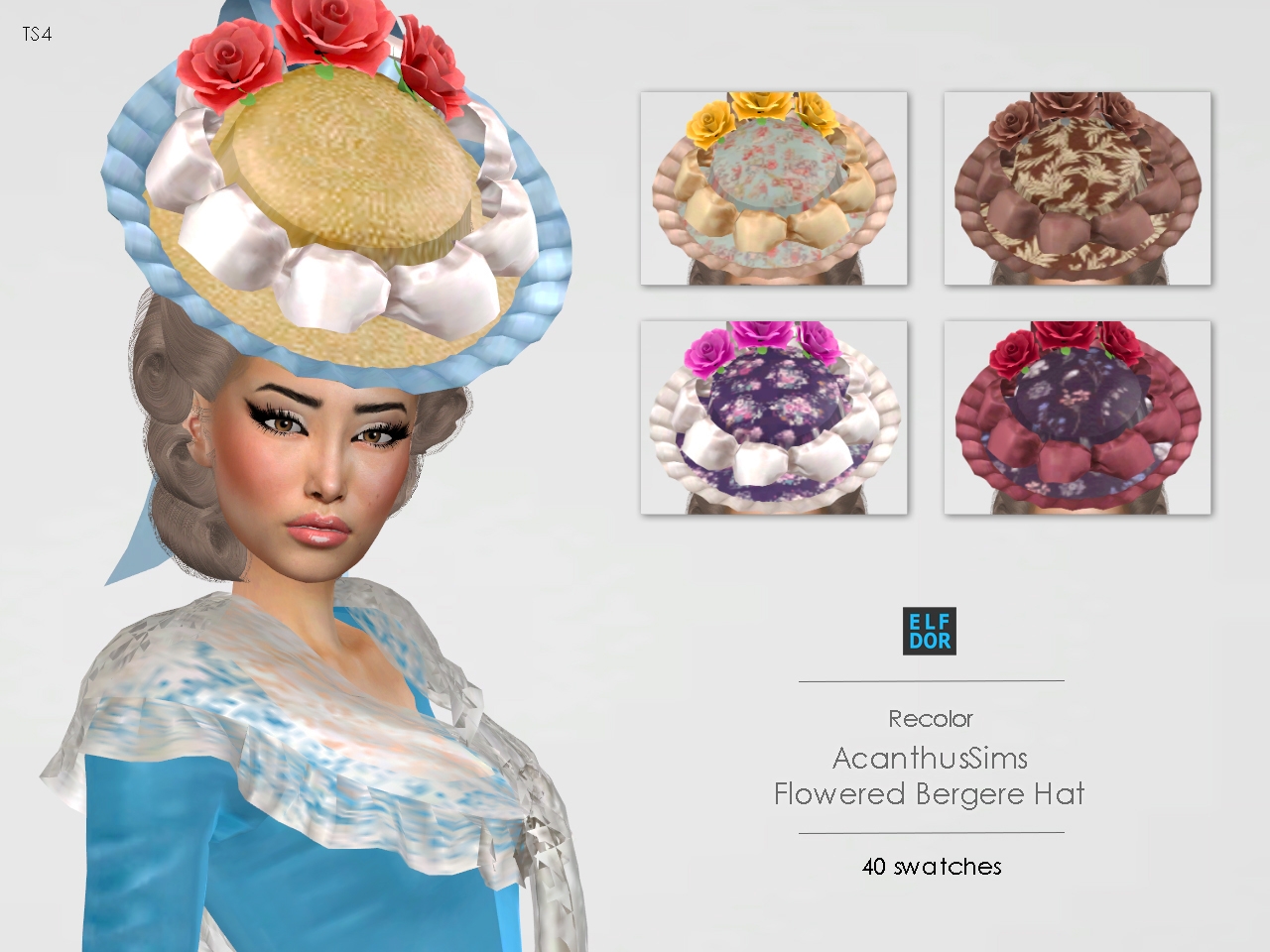Click the ELFDOR logo badge
Viewport: 1270px width, 952px height.
929,631
